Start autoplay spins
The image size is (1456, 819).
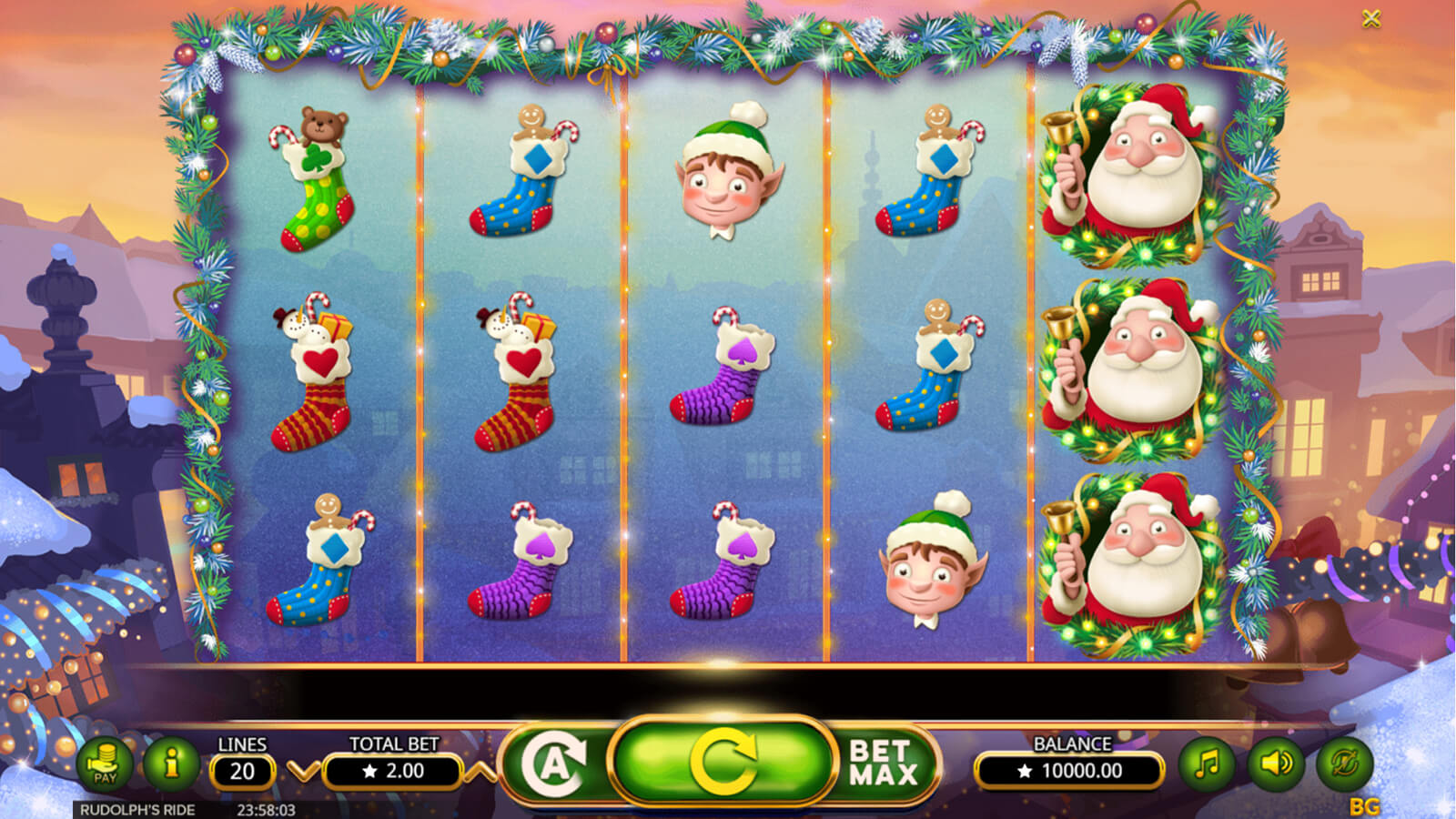554,763
